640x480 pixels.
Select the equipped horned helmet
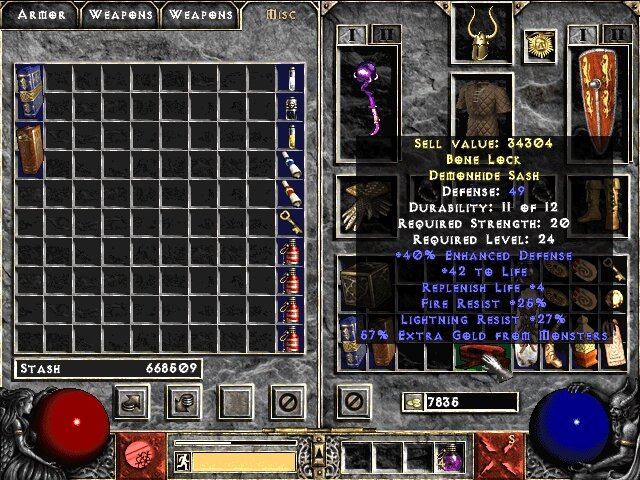click(477, 35)
